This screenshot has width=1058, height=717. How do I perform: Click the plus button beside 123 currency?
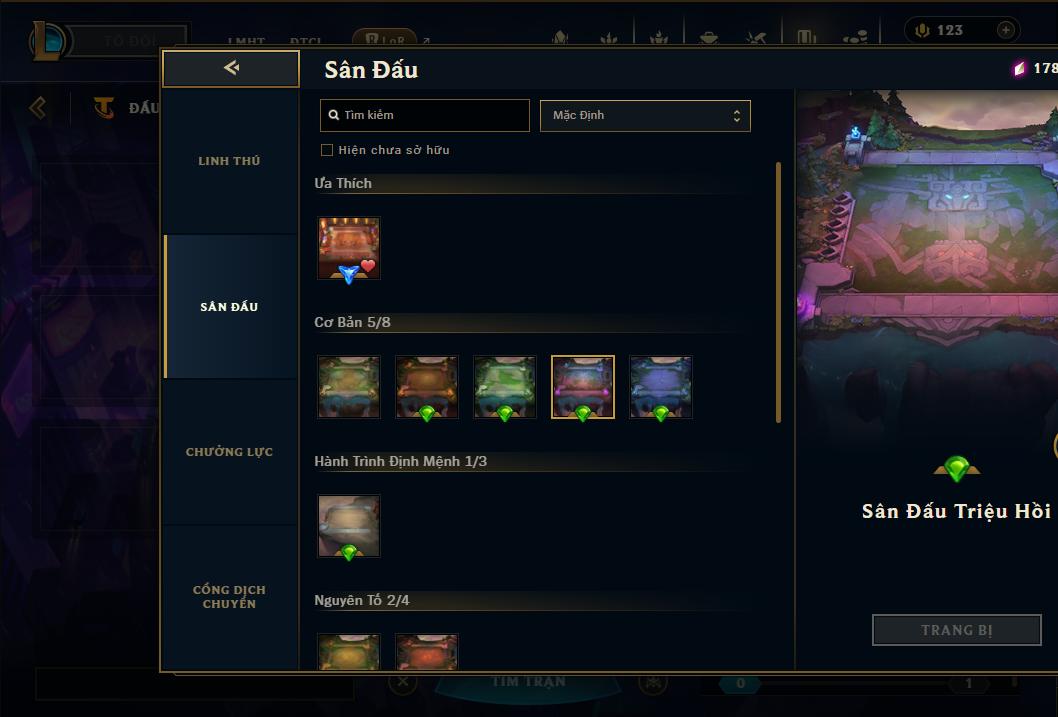point(1006,30)
